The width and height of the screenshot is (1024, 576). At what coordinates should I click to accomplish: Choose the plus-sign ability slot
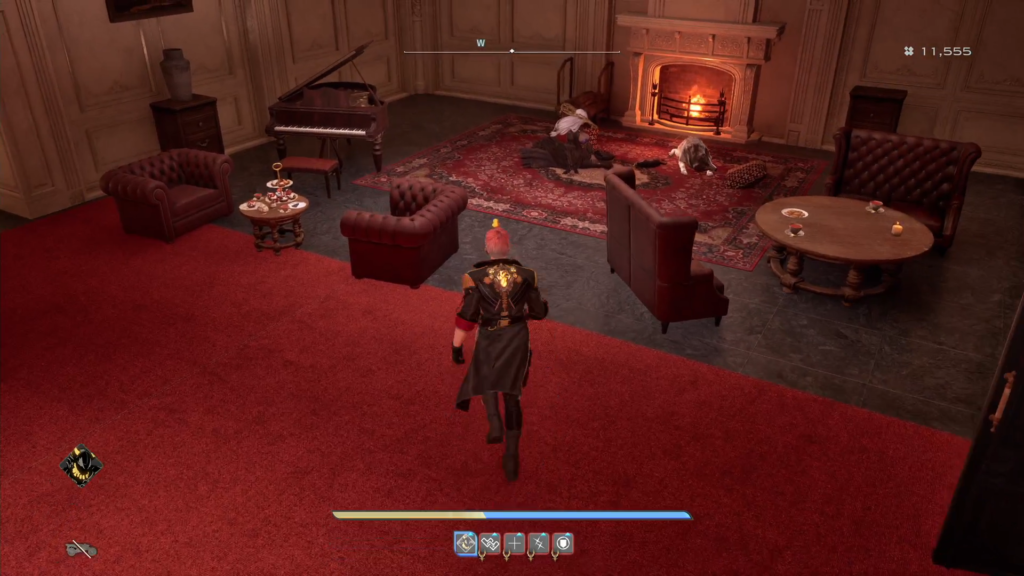click(514, 543)
